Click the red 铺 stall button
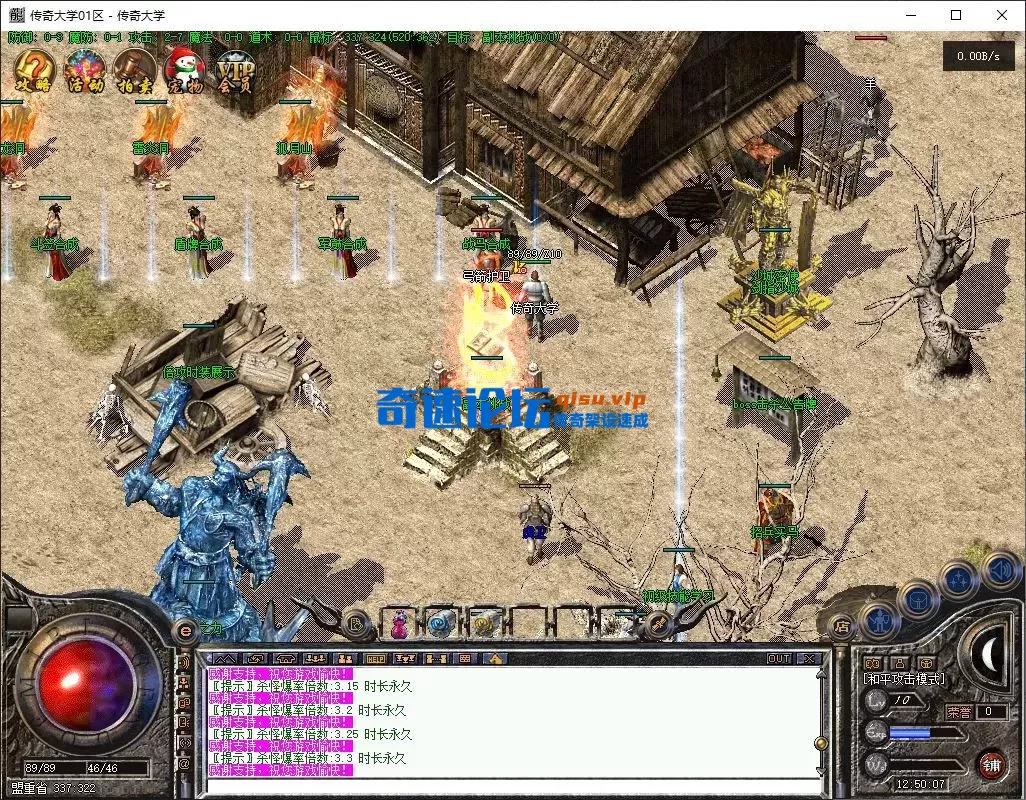 point(991,765)
